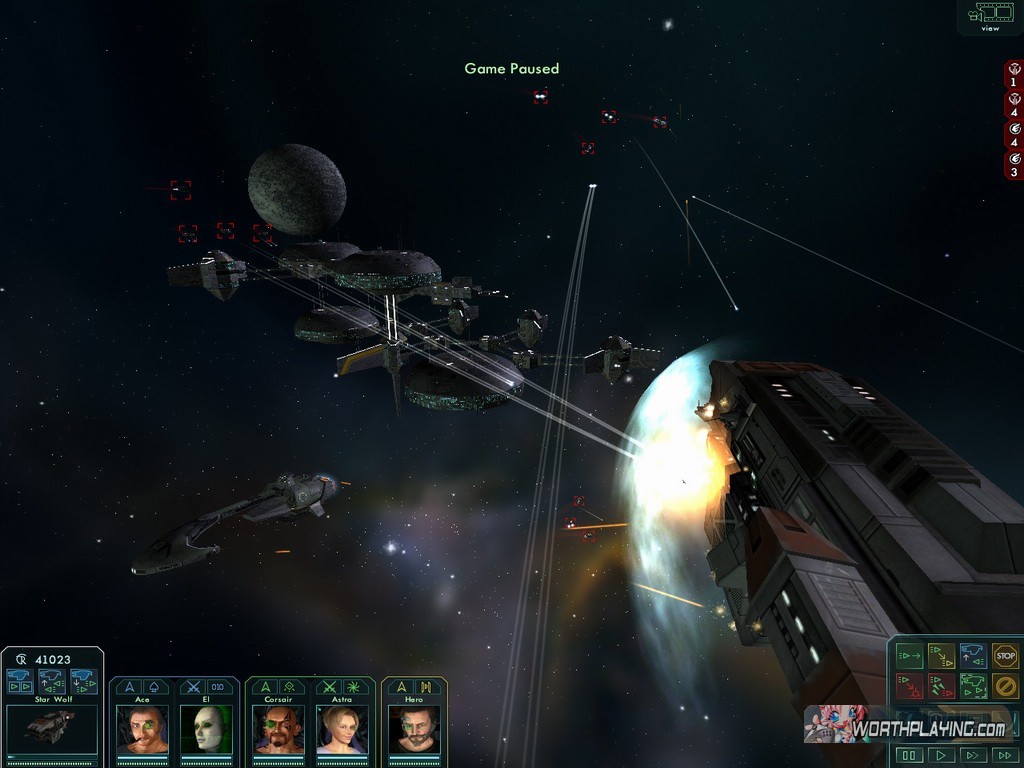1024x768 pixels.
Task: Pick pilot Astra's portrait
Action: pos(341,729)
